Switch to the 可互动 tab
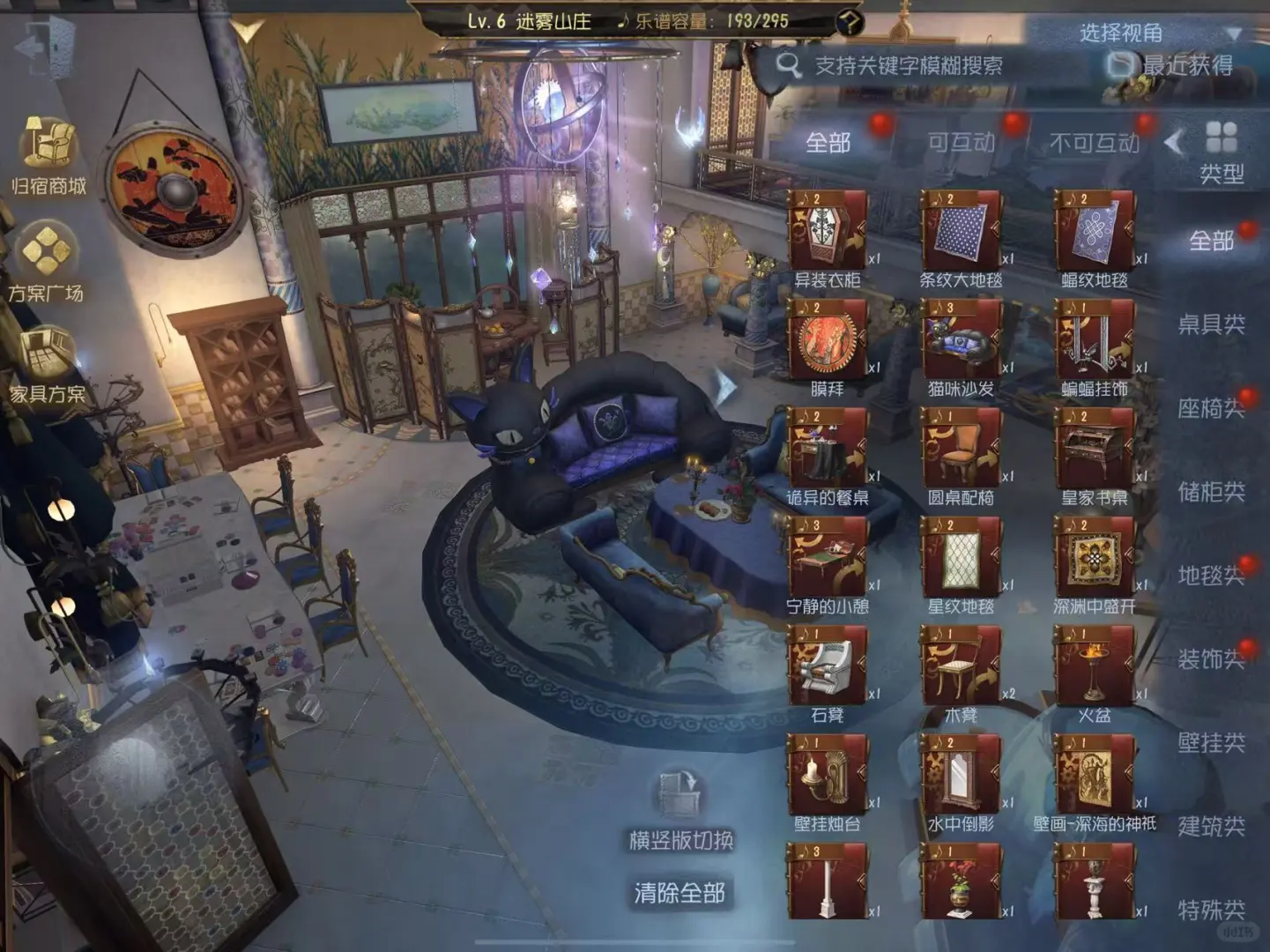Screen dimensions: 1270x952 pyautogui.click(x=962, y=142)
